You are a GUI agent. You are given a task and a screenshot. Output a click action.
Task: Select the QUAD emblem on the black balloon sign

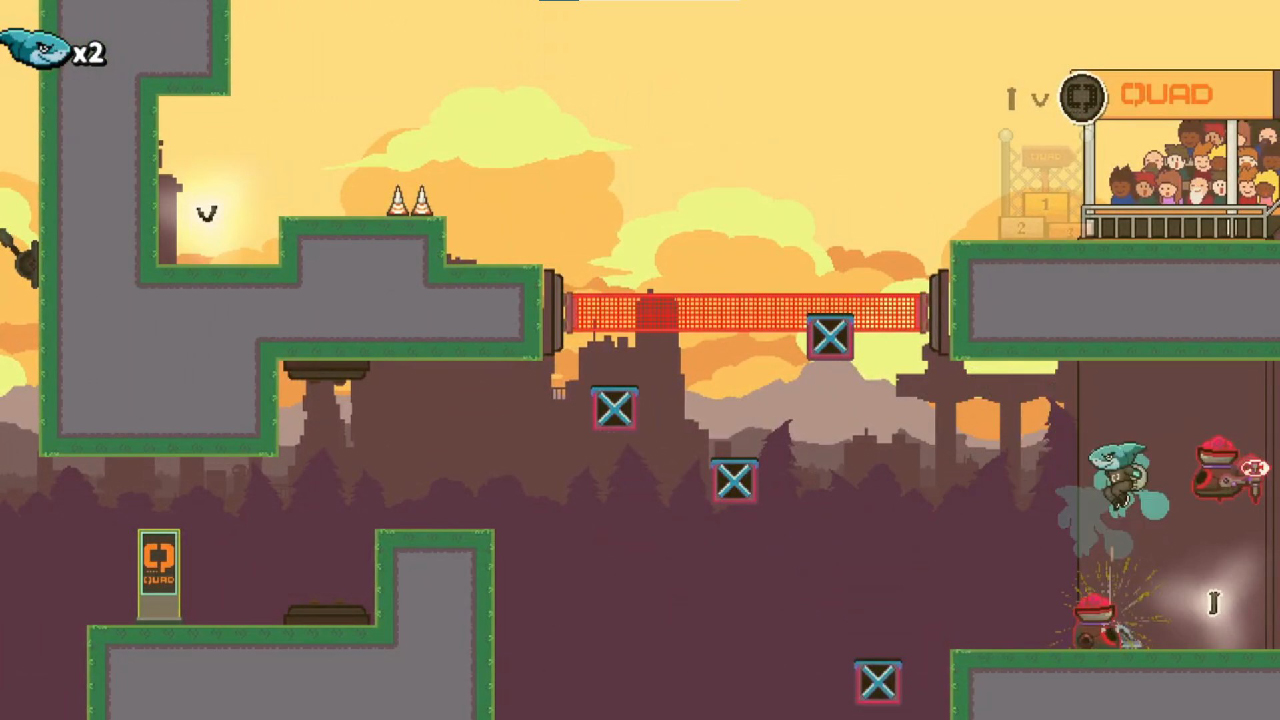pos(1083,96)
